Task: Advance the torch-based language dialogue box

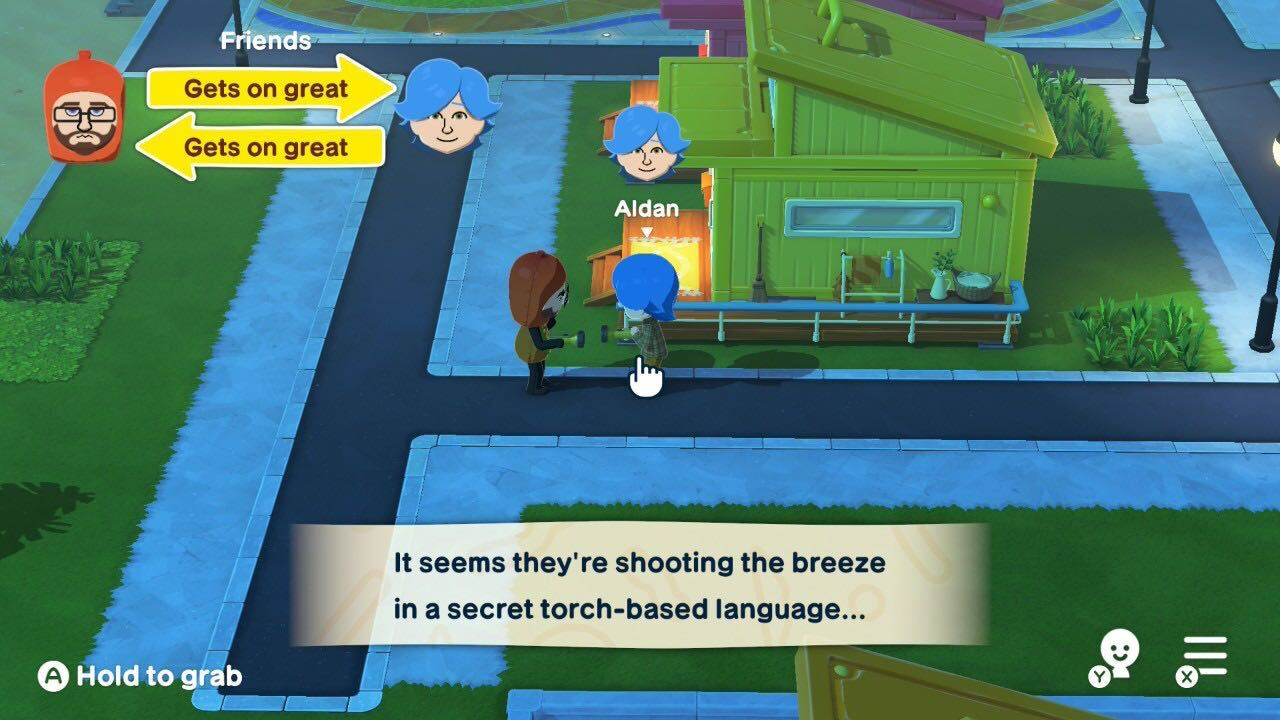Action: (639, 585)
